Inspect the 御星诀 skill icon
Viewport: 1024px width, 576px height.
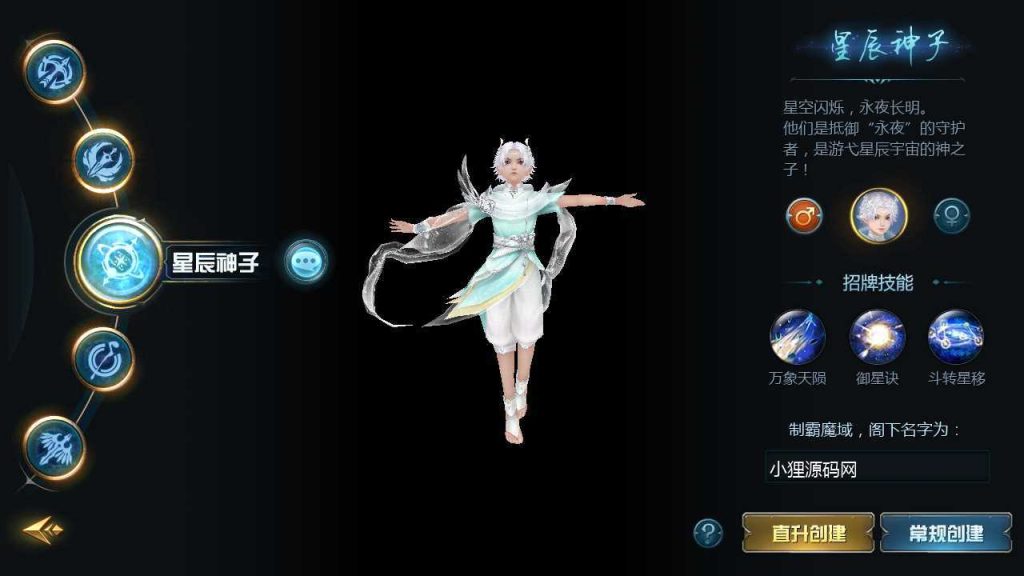point(877,337)
